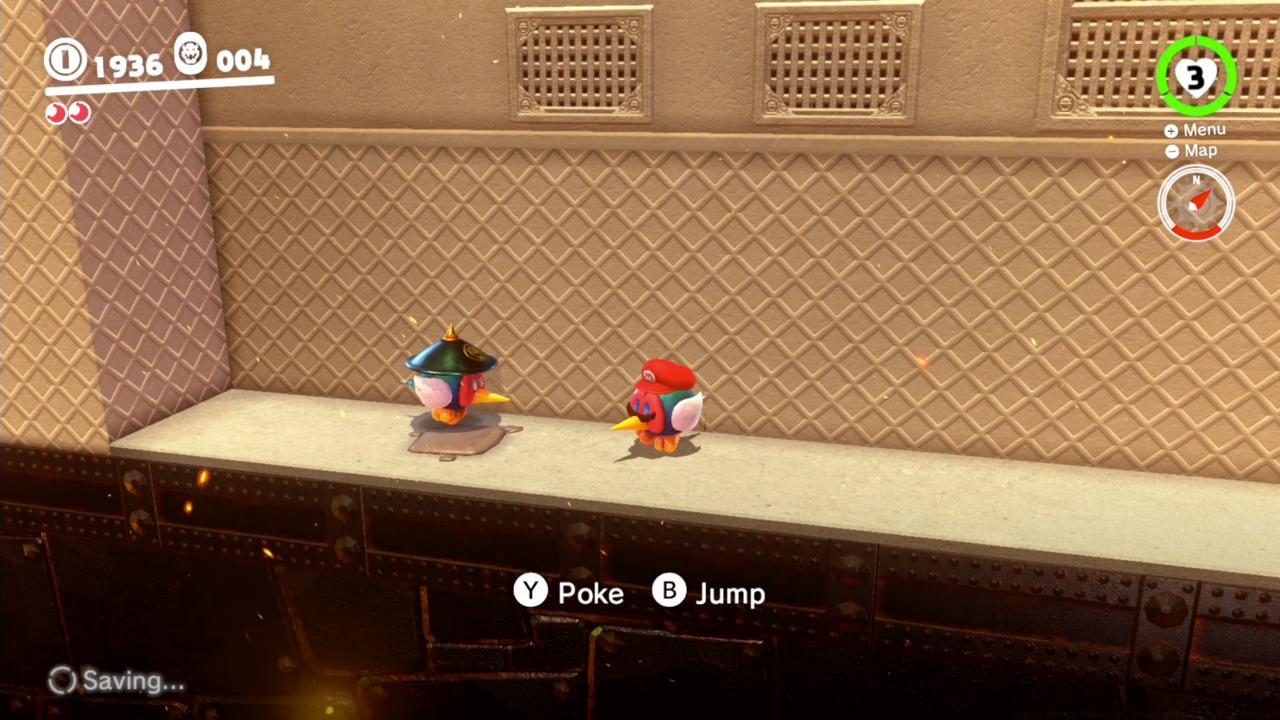
Task: Select the Bowser regional coin icon
Action: (190, 57)
